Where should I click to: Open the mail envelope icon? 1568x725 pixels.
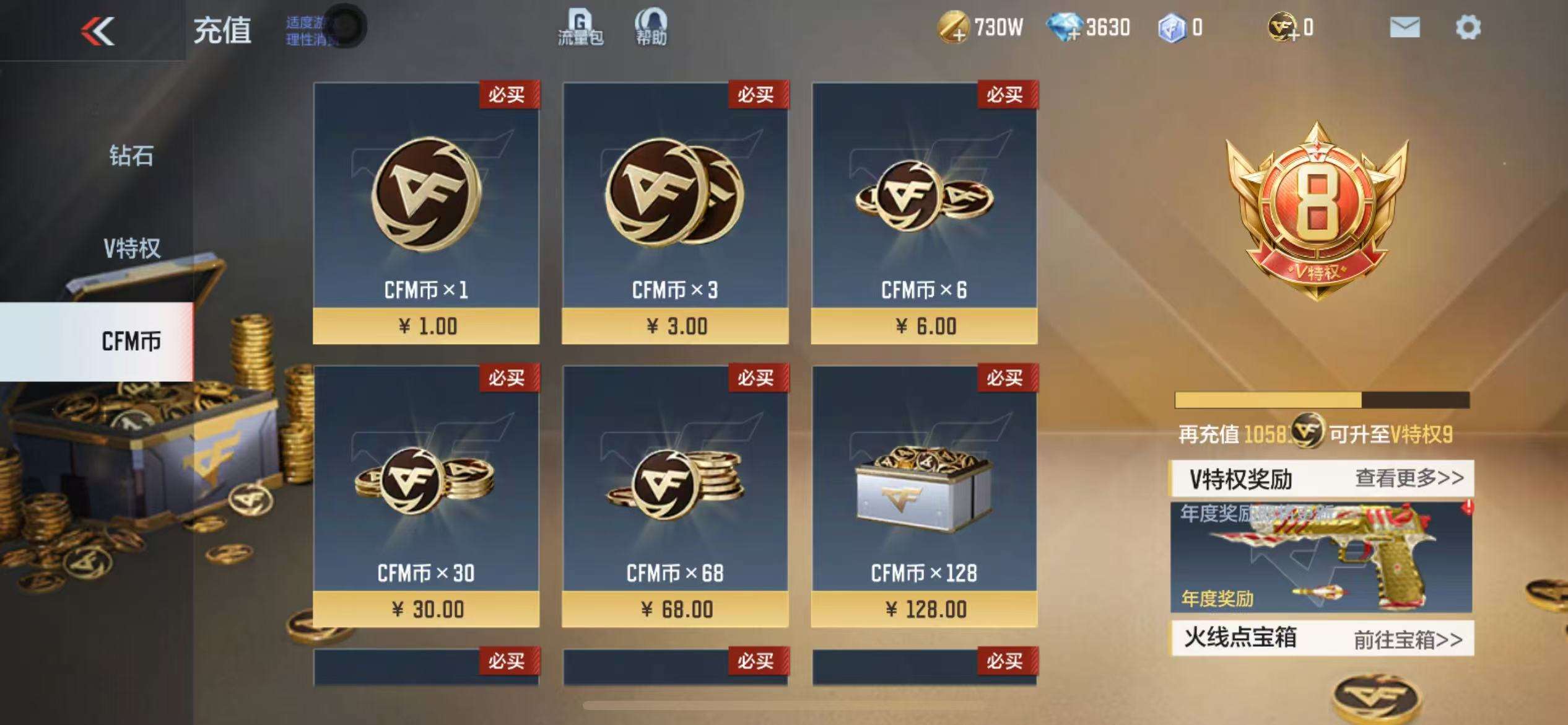tap(1405, 28)
